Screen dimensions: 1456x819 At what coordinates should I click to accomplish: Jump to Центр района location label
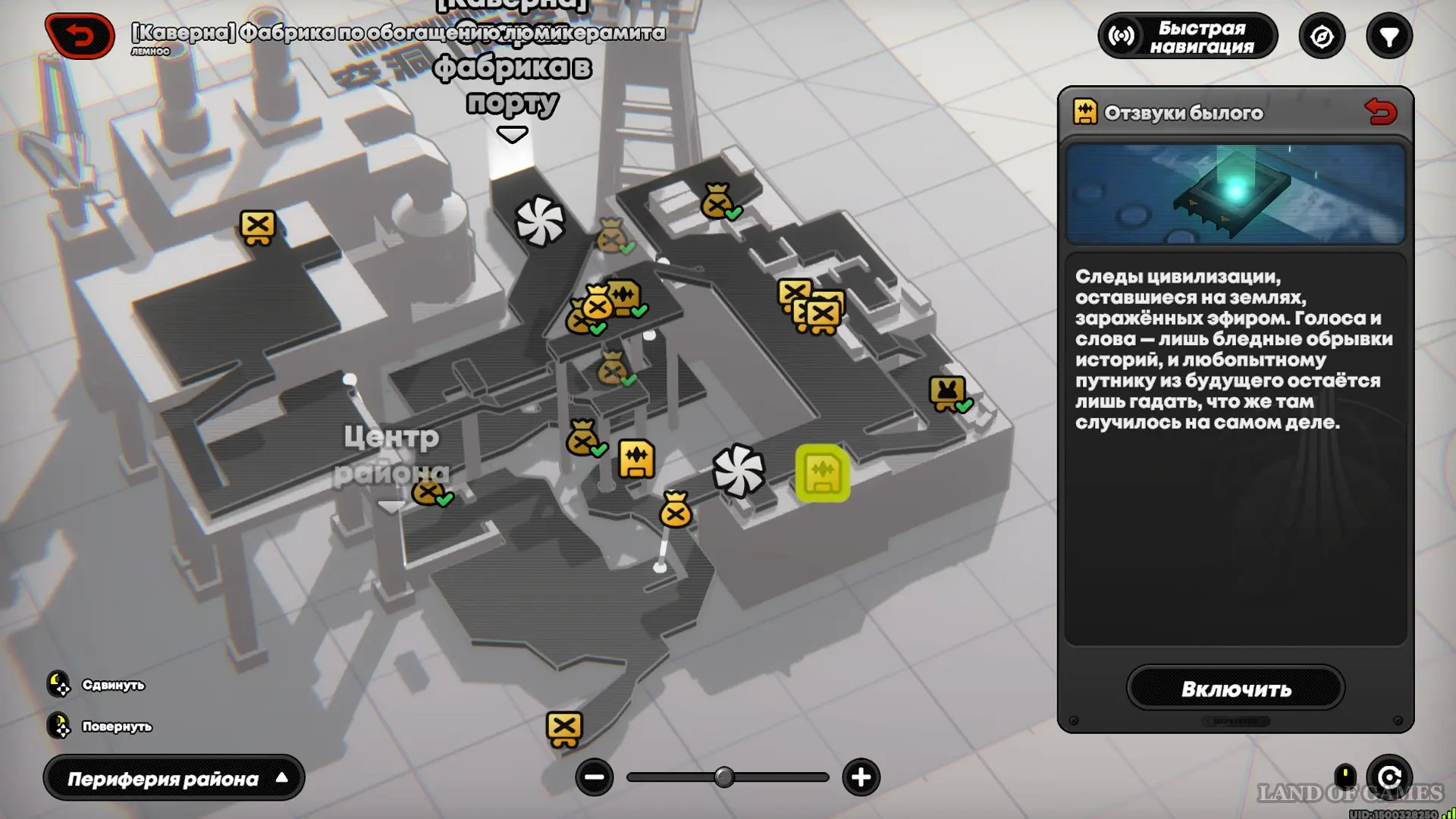pos(391,455)
